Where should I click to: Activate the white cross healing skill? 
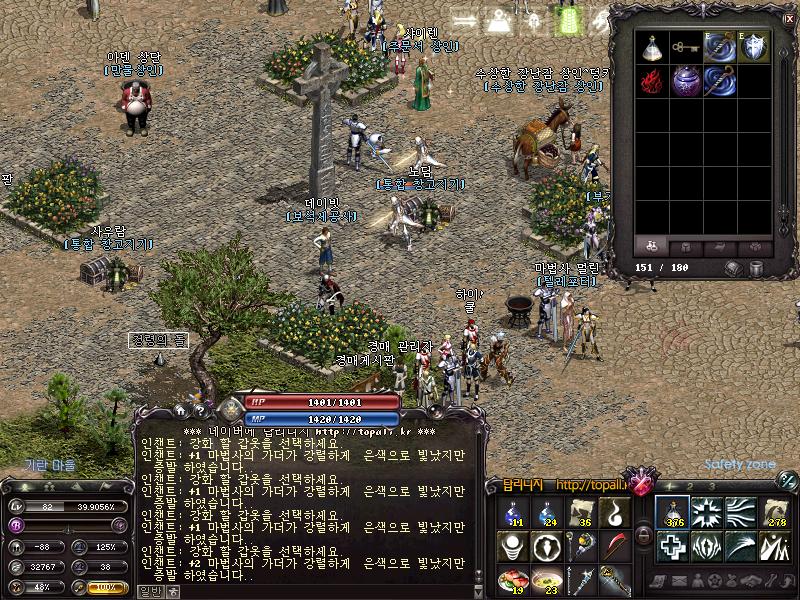(x=671, y=546)
